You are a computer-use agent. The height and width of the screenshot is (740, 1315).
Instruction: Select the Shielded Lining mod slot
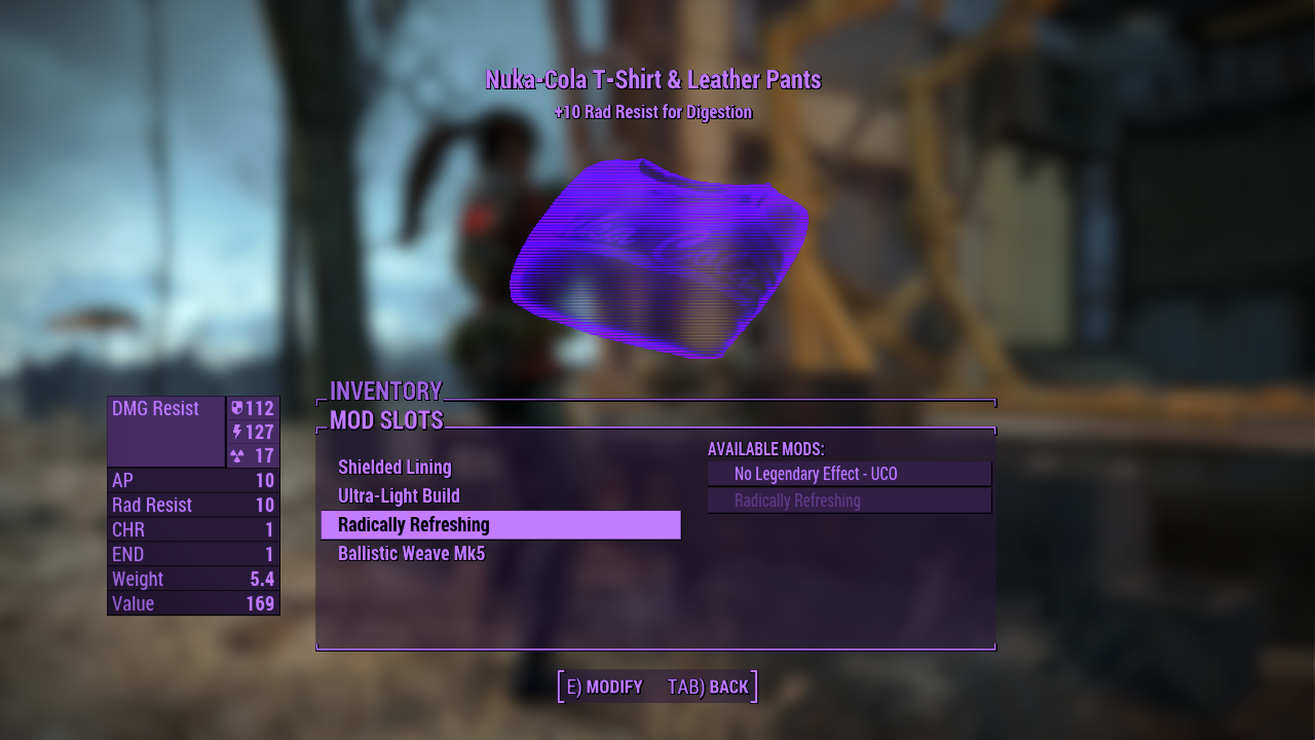pyautogui.click(x=395, y=467)
